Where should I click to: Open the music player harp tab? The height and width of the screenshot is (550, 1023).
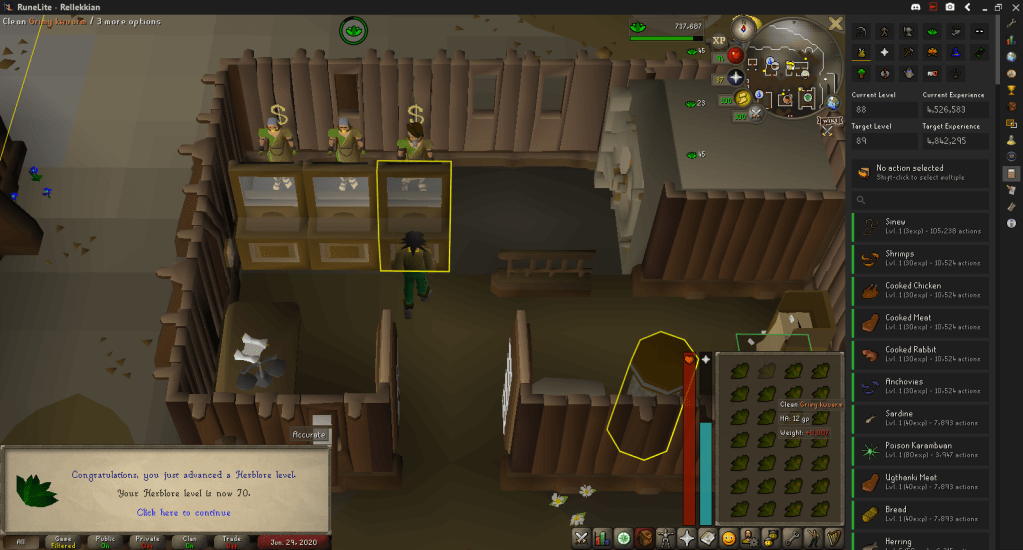(x=832, y=538)
